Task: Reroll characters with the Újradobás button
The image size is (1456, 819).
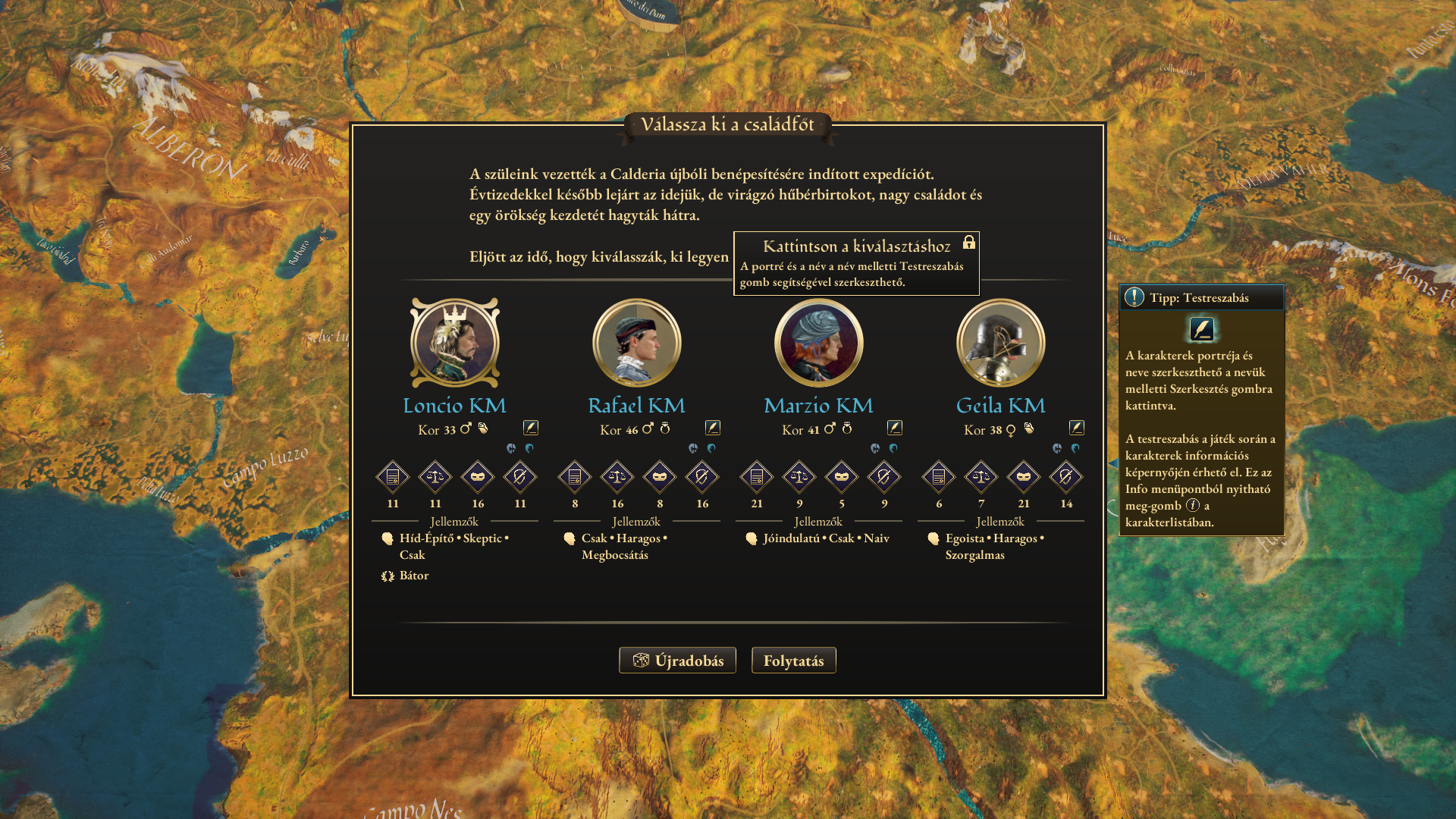Action: (677, 661)
